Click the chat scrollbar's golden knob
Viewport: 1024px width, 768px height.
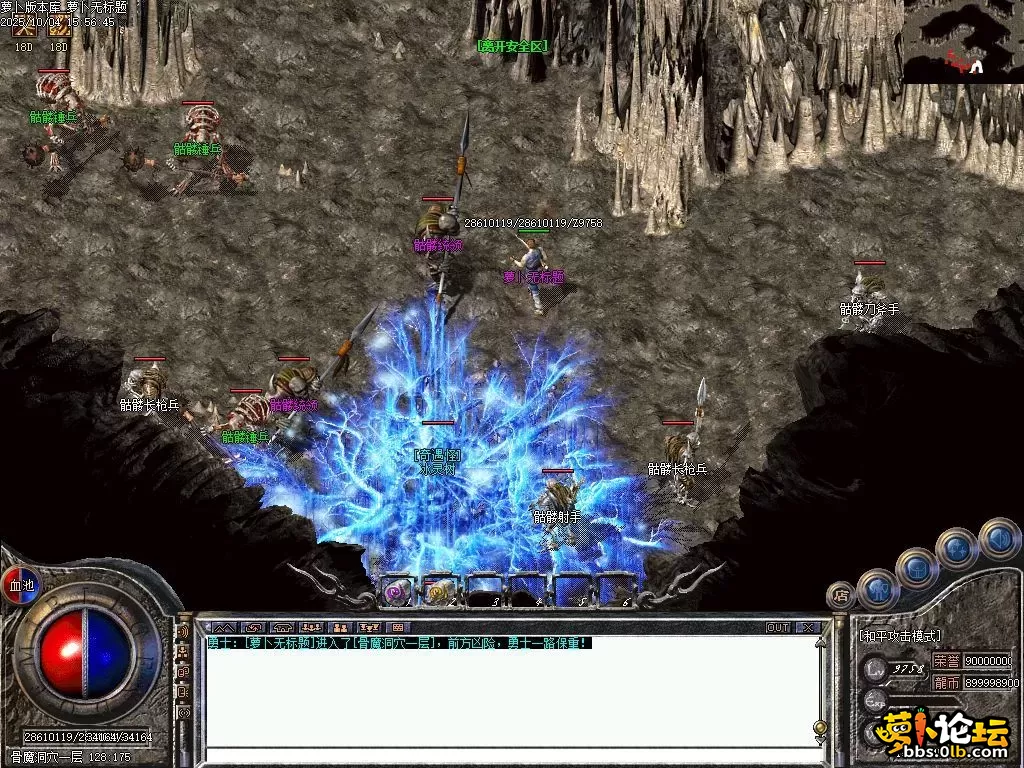pyautogui.click(x=820, y=728)
